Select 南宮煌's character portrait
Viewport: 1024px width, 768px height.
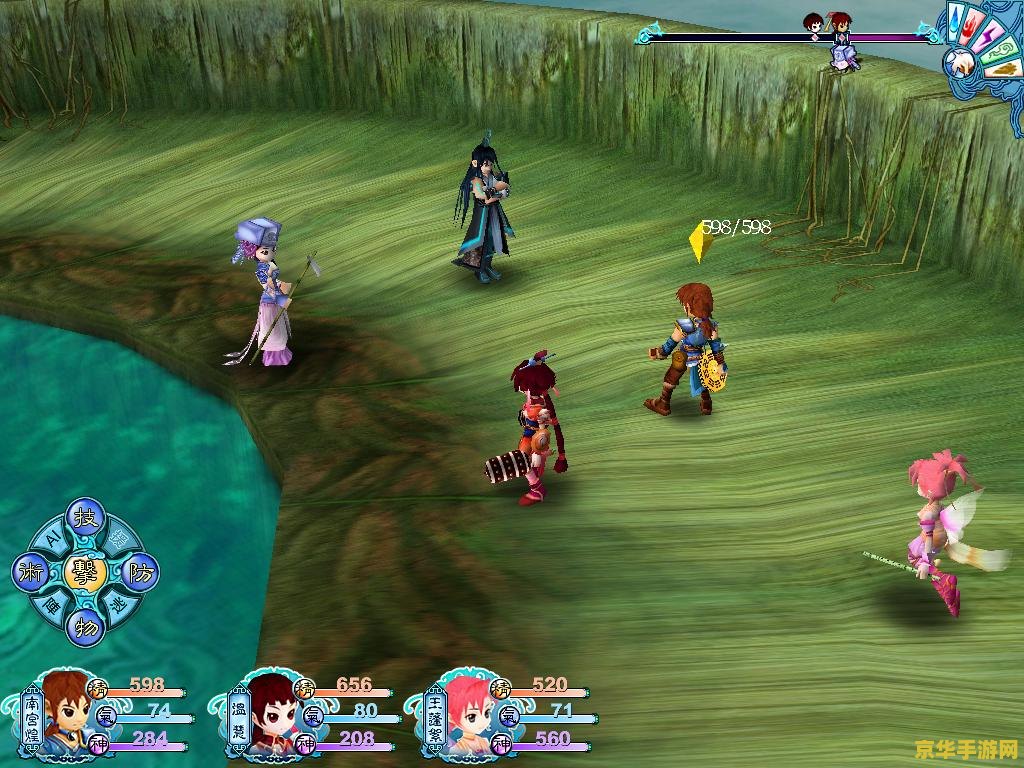(x=65, y=714)
